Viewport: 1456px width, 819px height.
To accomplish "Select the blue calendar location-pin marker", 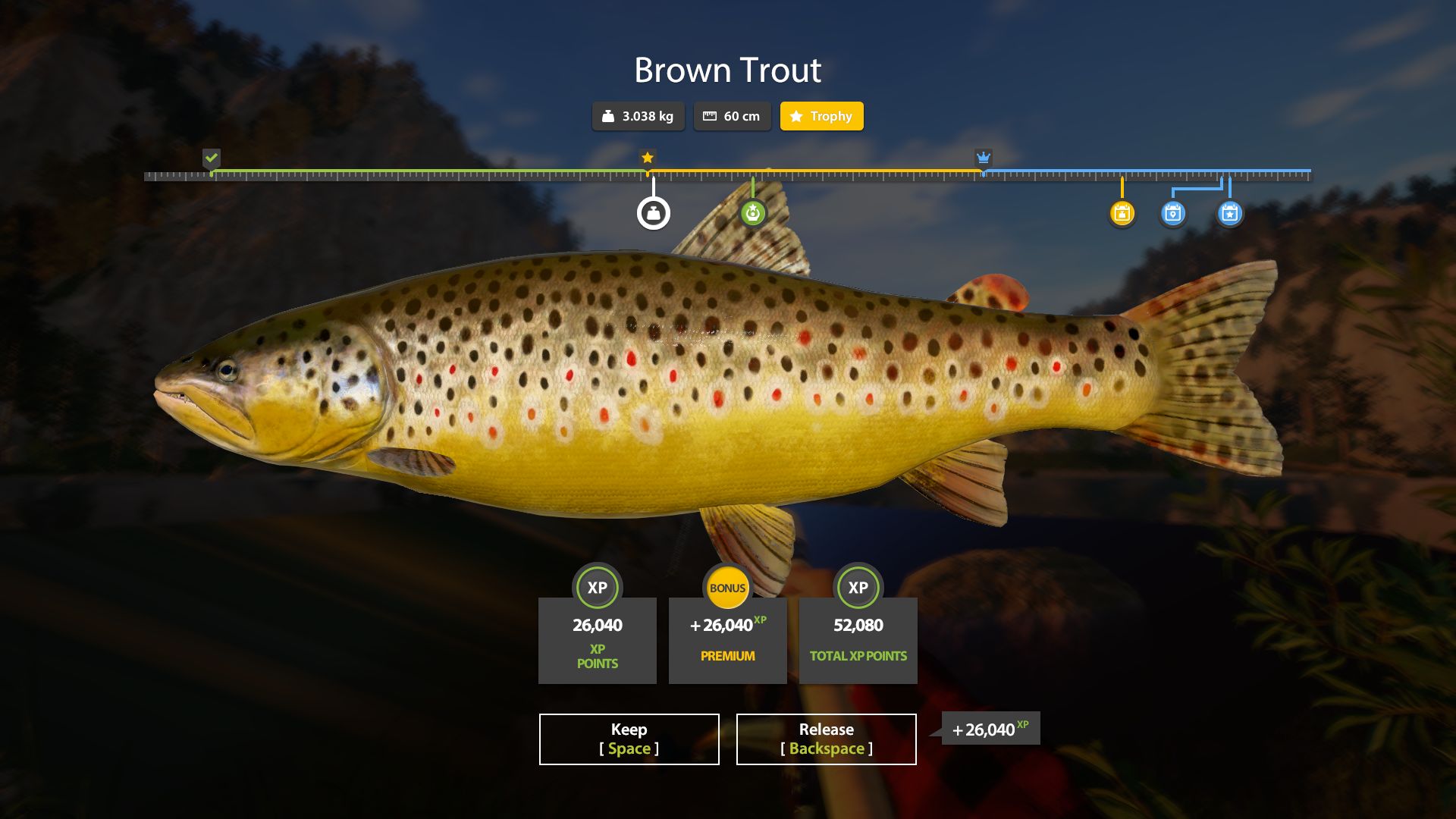I will 1172,213.
